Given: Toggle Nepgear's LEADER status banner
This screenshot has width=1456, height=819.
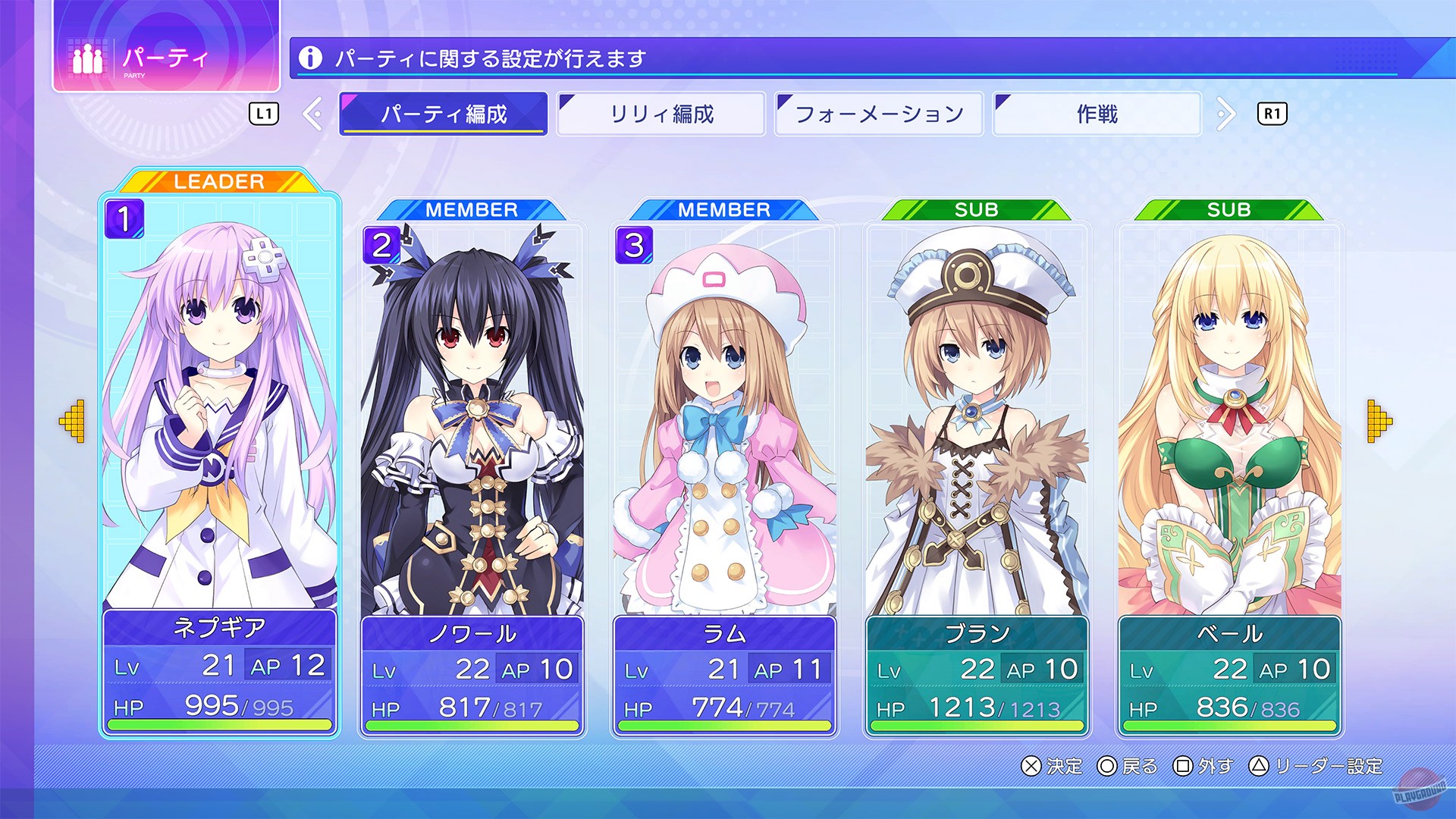Looking at the screenshot, I should coord(218,181).
